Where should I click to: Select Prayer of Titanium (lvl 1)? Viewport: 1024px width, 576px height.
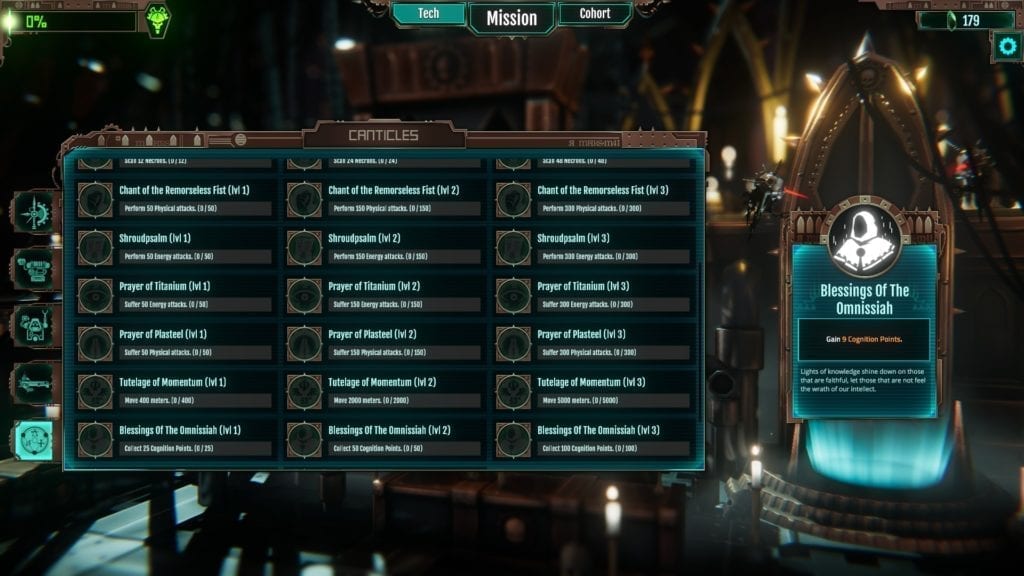174,295
